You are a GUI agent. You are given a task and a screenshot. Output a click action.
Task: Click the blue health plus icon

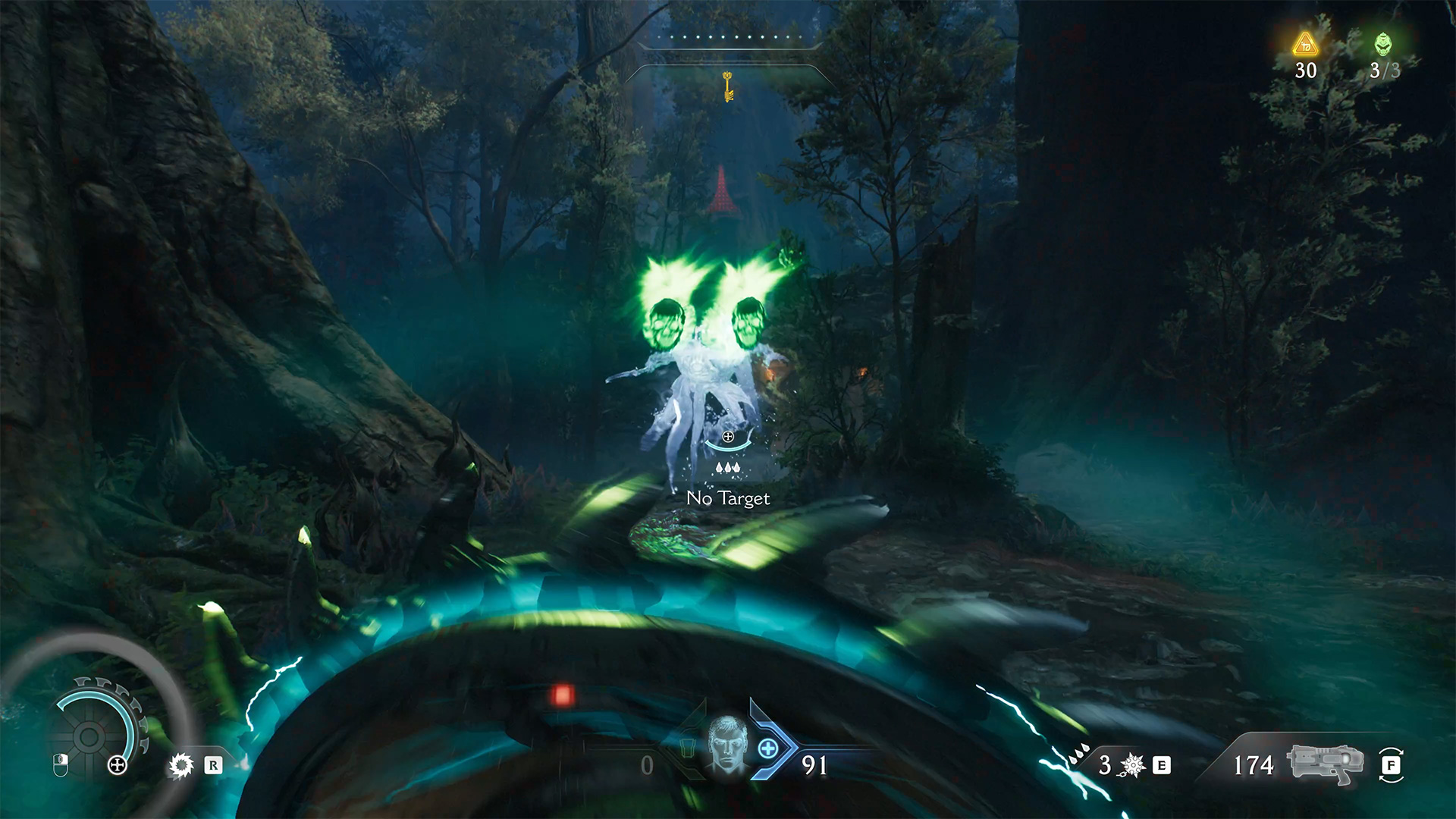(x=768, y=749)
